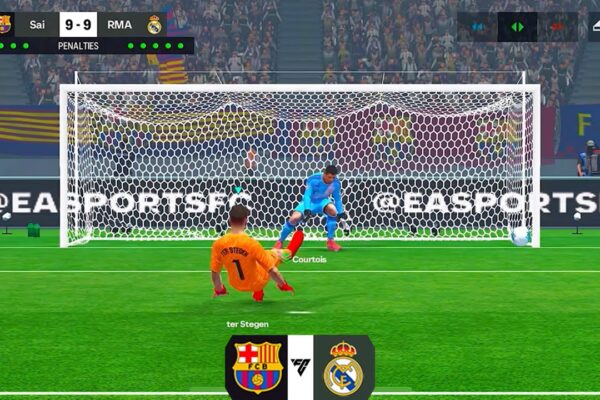Tap the white arrow icon at screen edge

[x=594, y=25]
